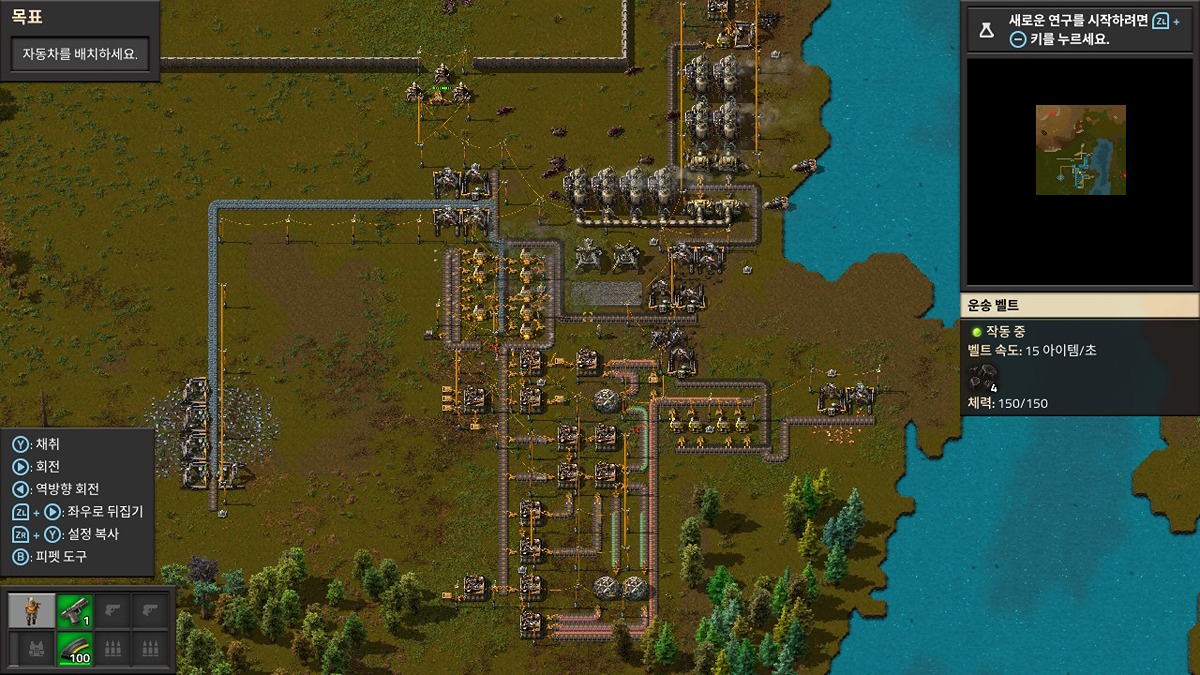Click the 자동차를 배치하세요 objective

pyautogui.click(x=80, y=55)
